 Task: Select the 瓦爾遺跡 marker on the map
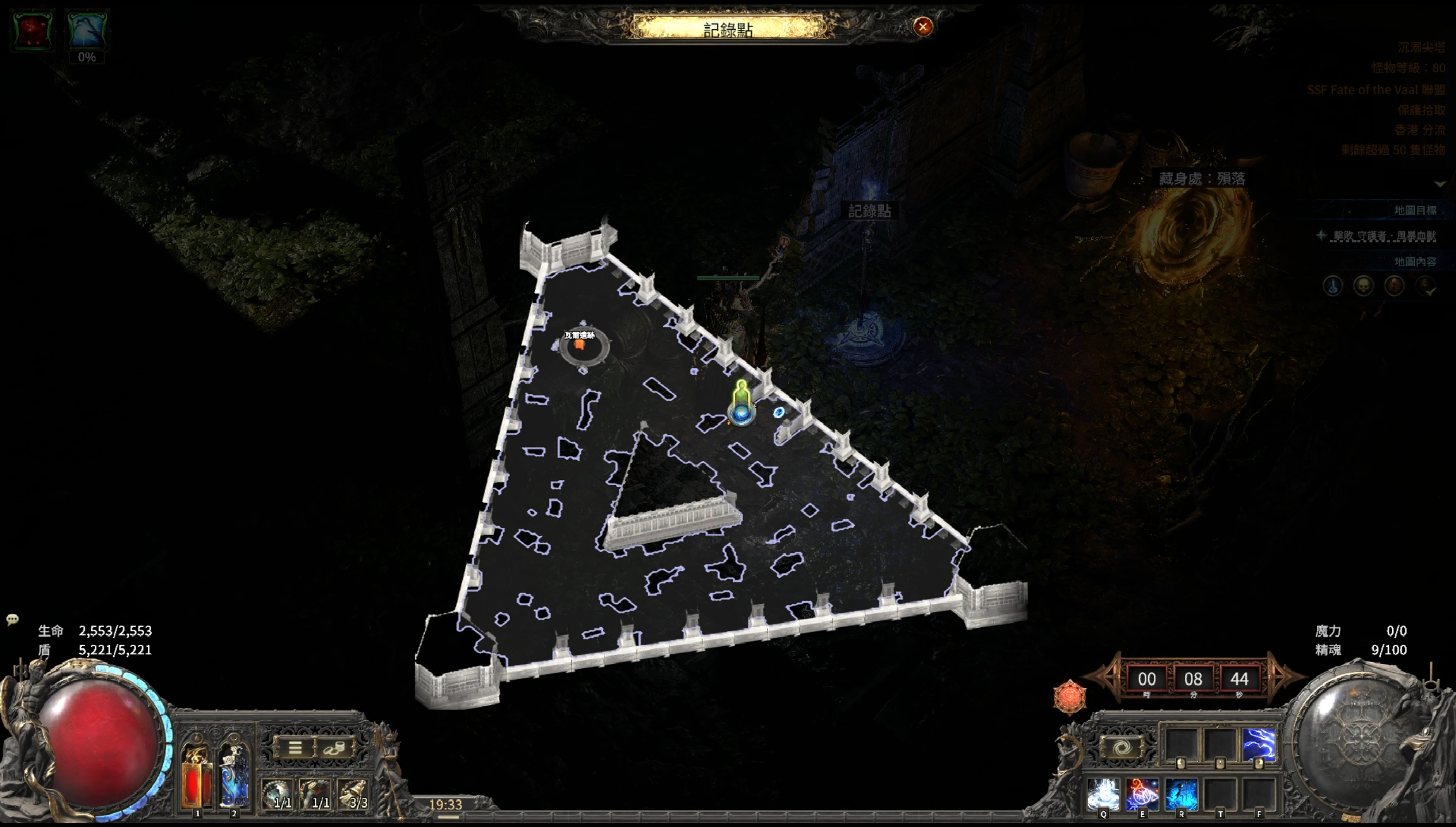click(580, 344)
